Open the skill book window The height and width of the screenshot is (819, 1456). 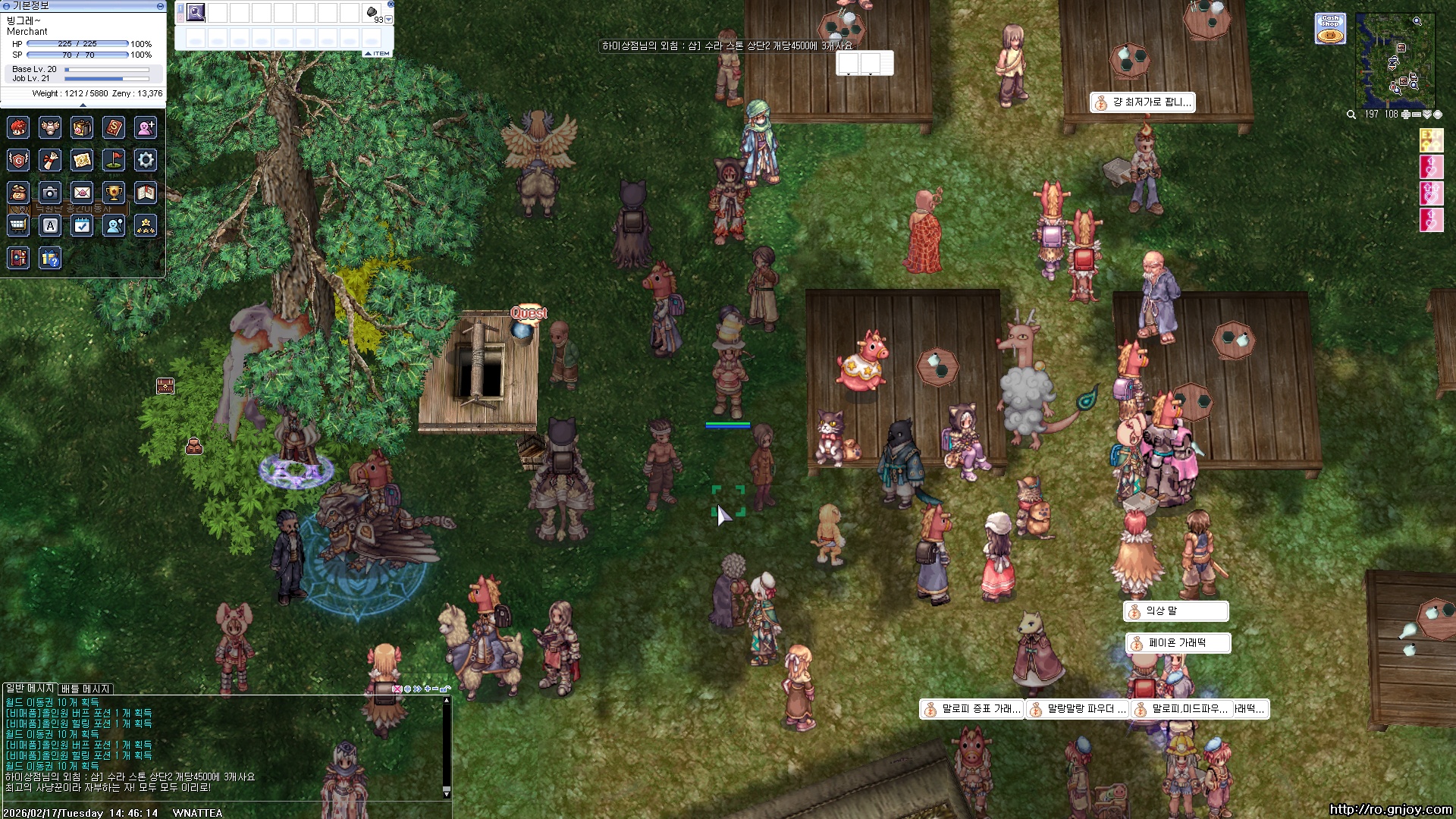[114, 127]
